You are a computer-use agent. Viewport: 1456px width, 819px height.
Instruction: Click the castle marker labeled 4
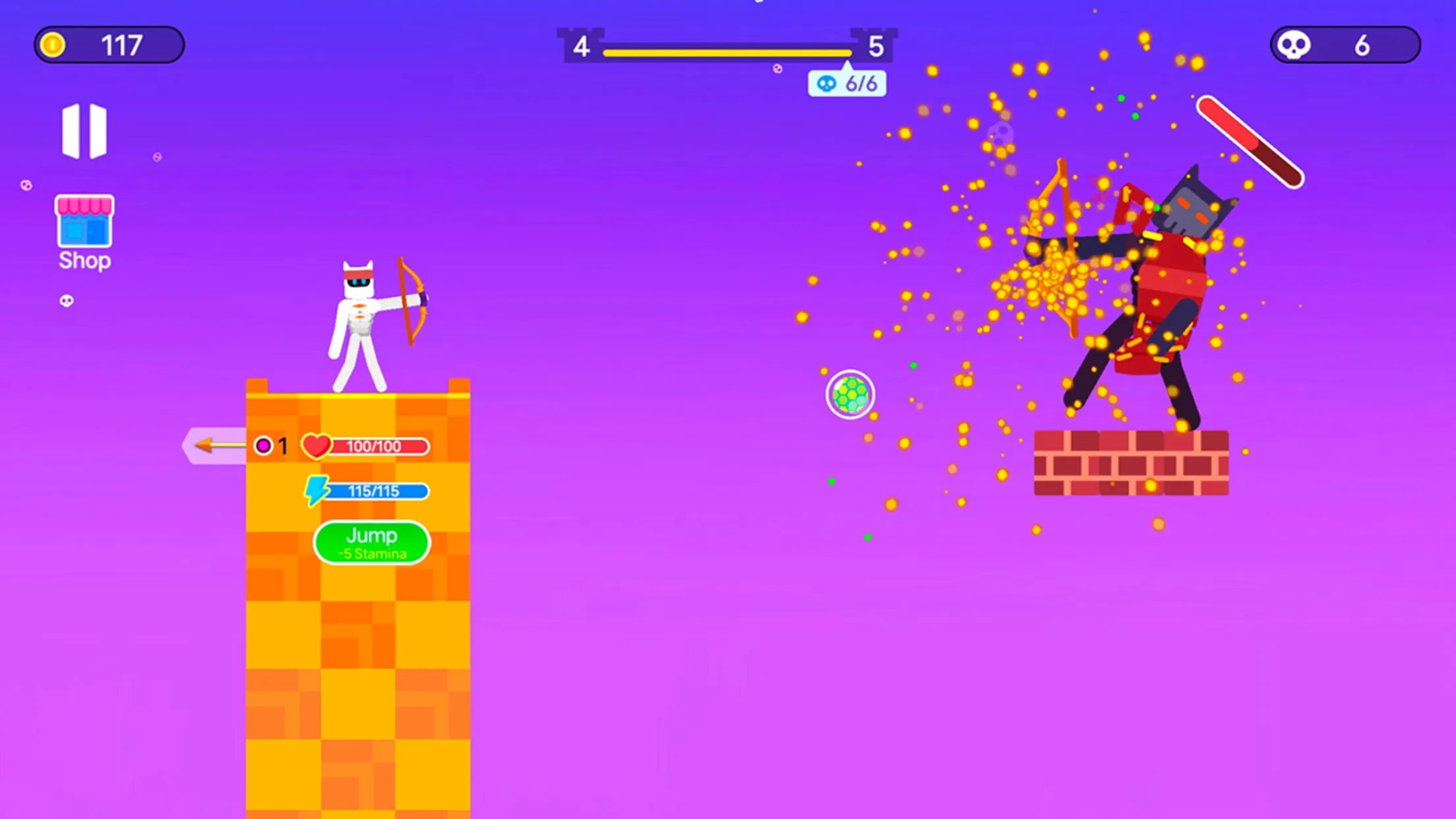point(583,45)
